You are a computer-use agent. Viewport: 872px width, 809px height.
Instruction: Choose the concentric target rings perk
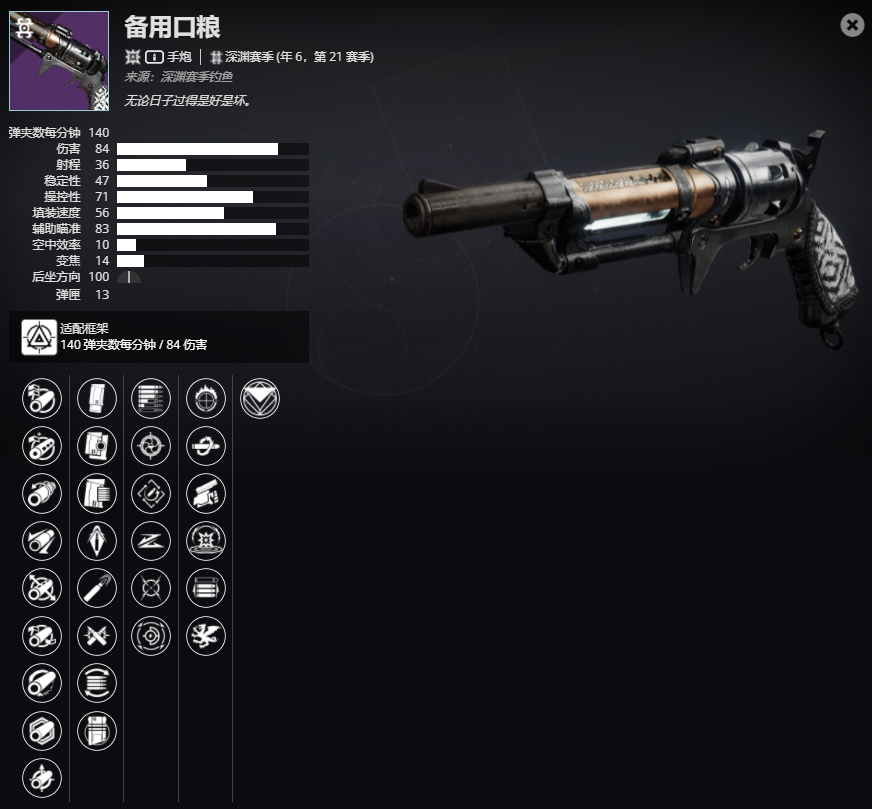(x=150, y=634)
